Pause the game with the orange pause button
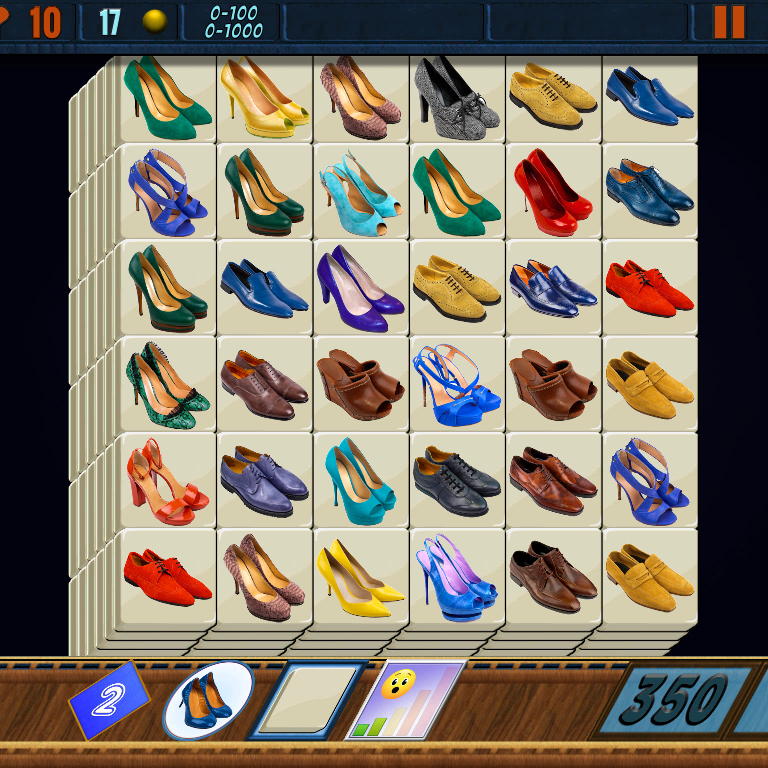The width and height of the screenshot is (768, 768). click(729, 21)
